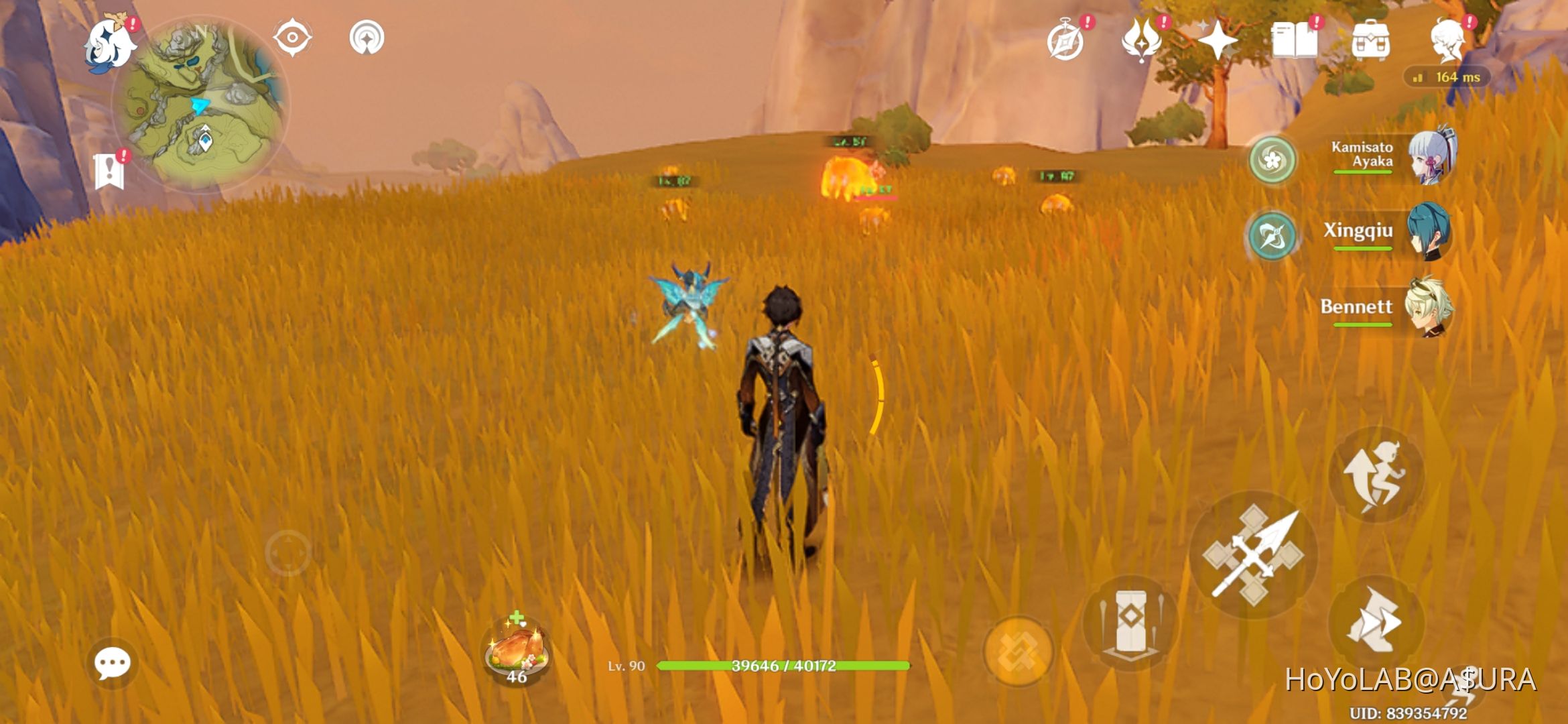Toggle Elemental Sight at top left
The height and width of the screenshot is (724, 1568).
tap(291, 39)
